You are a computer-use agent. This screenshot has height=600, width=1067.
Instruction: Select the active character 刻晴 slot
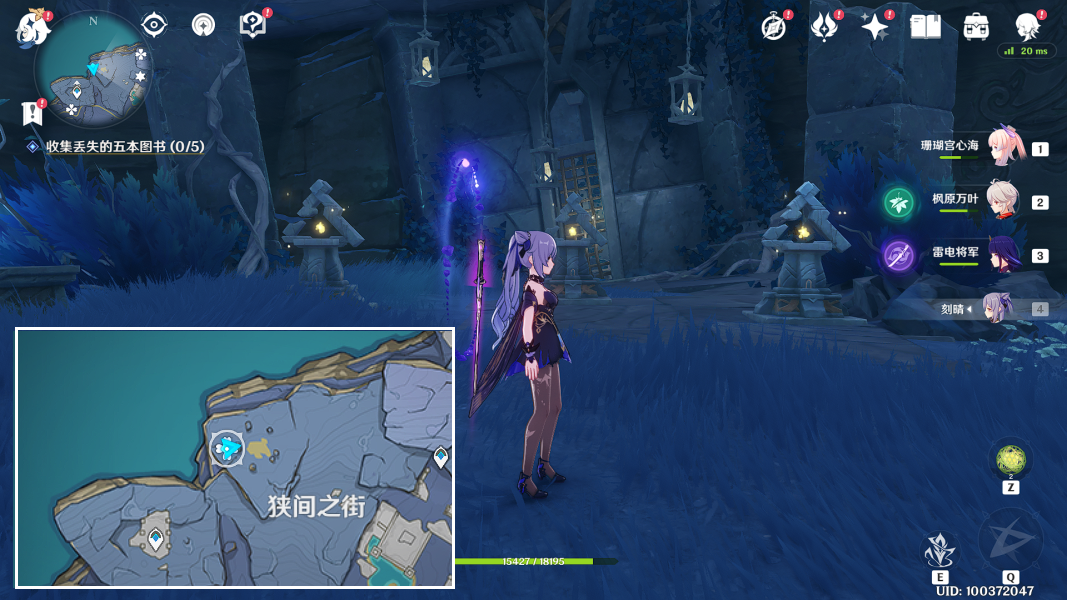pyautogui.click(x=998, y=308)
